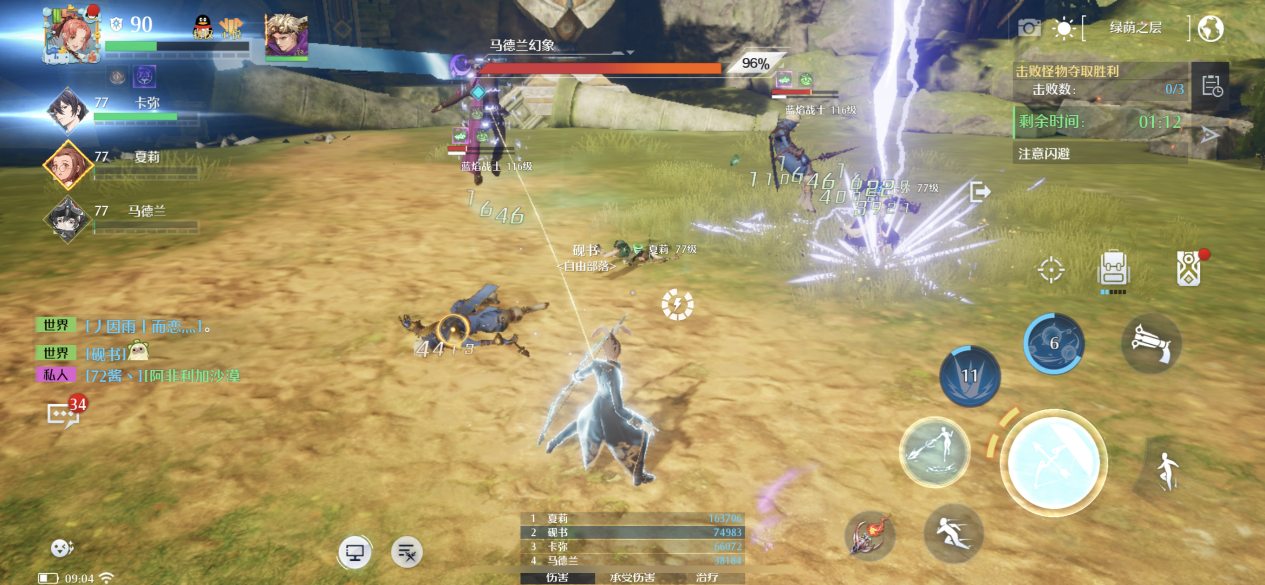The width and height of the screenshot is (1265, 585).
Task: Trigger the arrow rain skill beside the bow
Action: click(x=934, y=451)
